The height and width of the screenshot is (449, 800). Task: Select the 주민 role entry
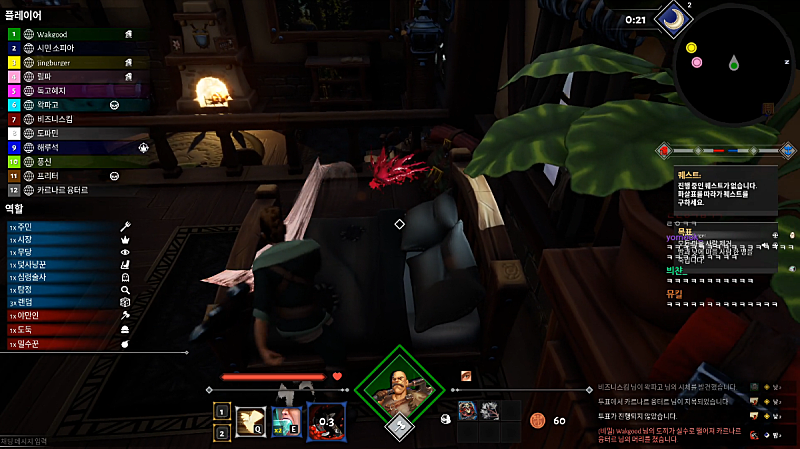[x=60, y=226]
